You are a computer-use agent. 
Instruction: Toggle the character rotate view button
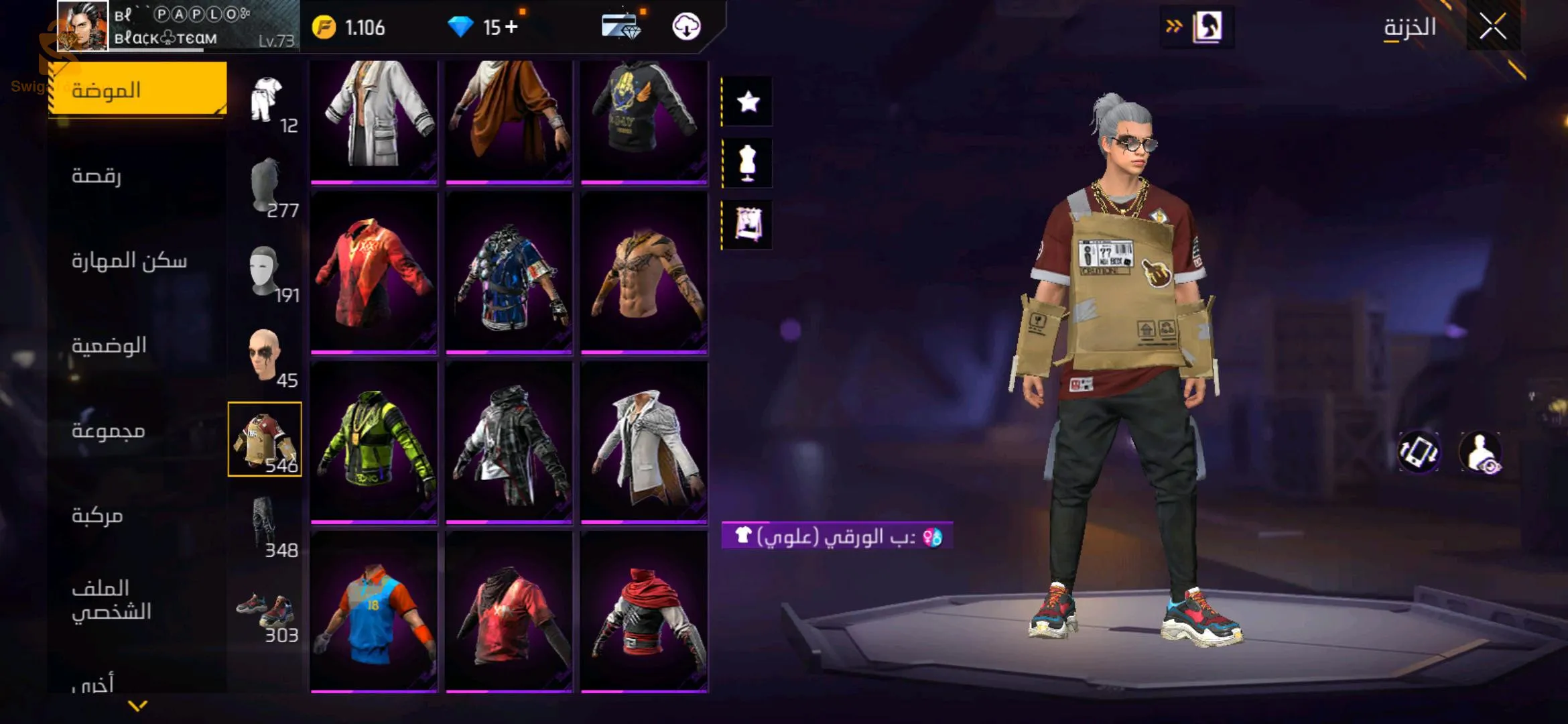[x=1419, y=452]
